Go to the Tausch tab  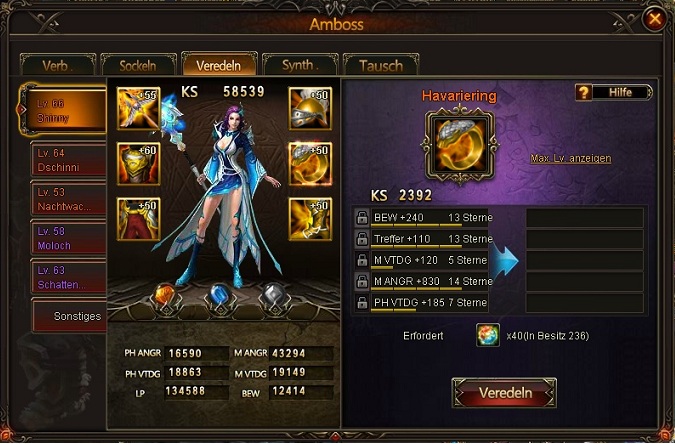(x=380, y=66)
